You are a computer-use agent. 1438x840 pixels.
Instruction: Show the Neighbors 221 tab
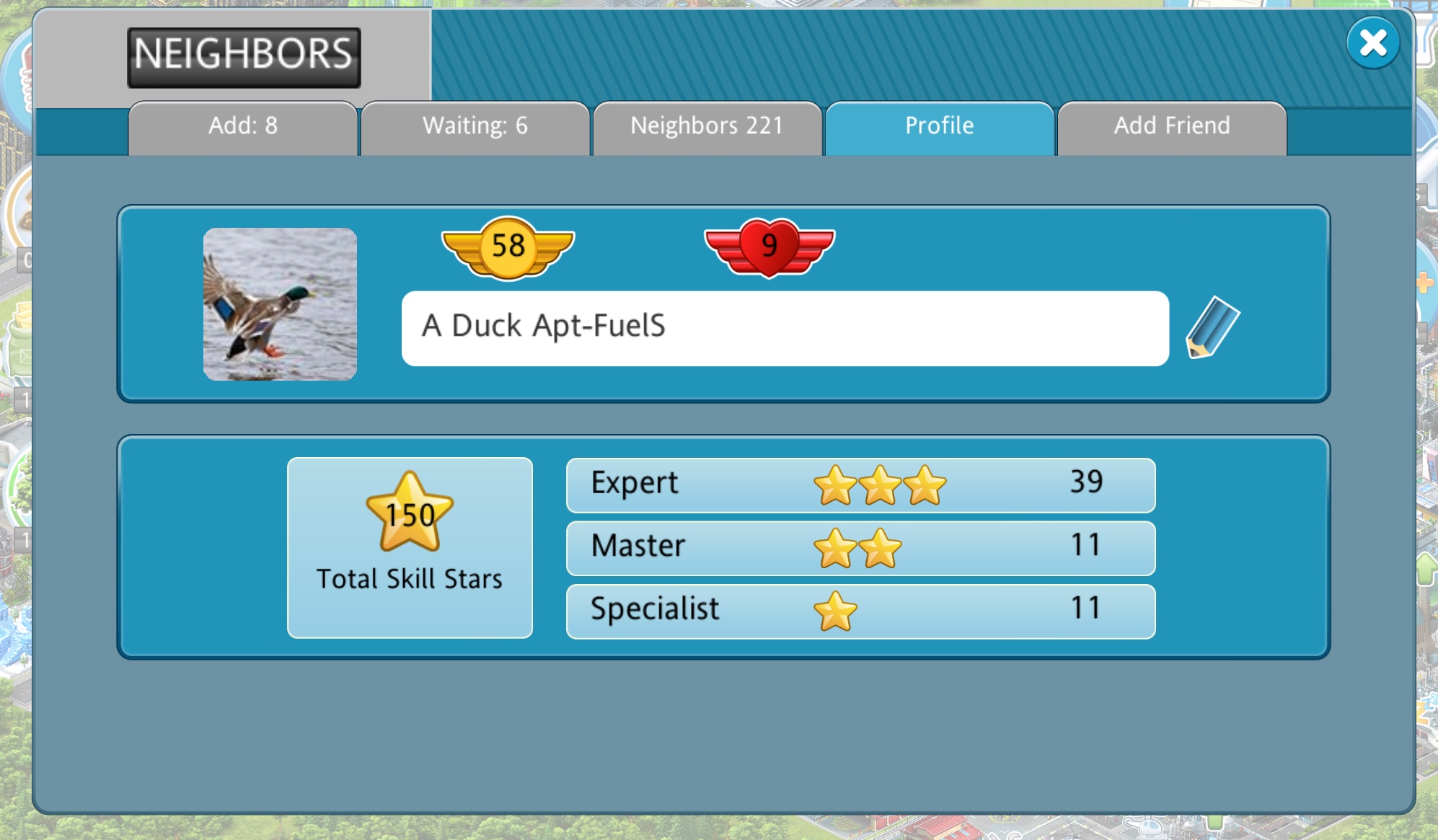coord(707,127)
